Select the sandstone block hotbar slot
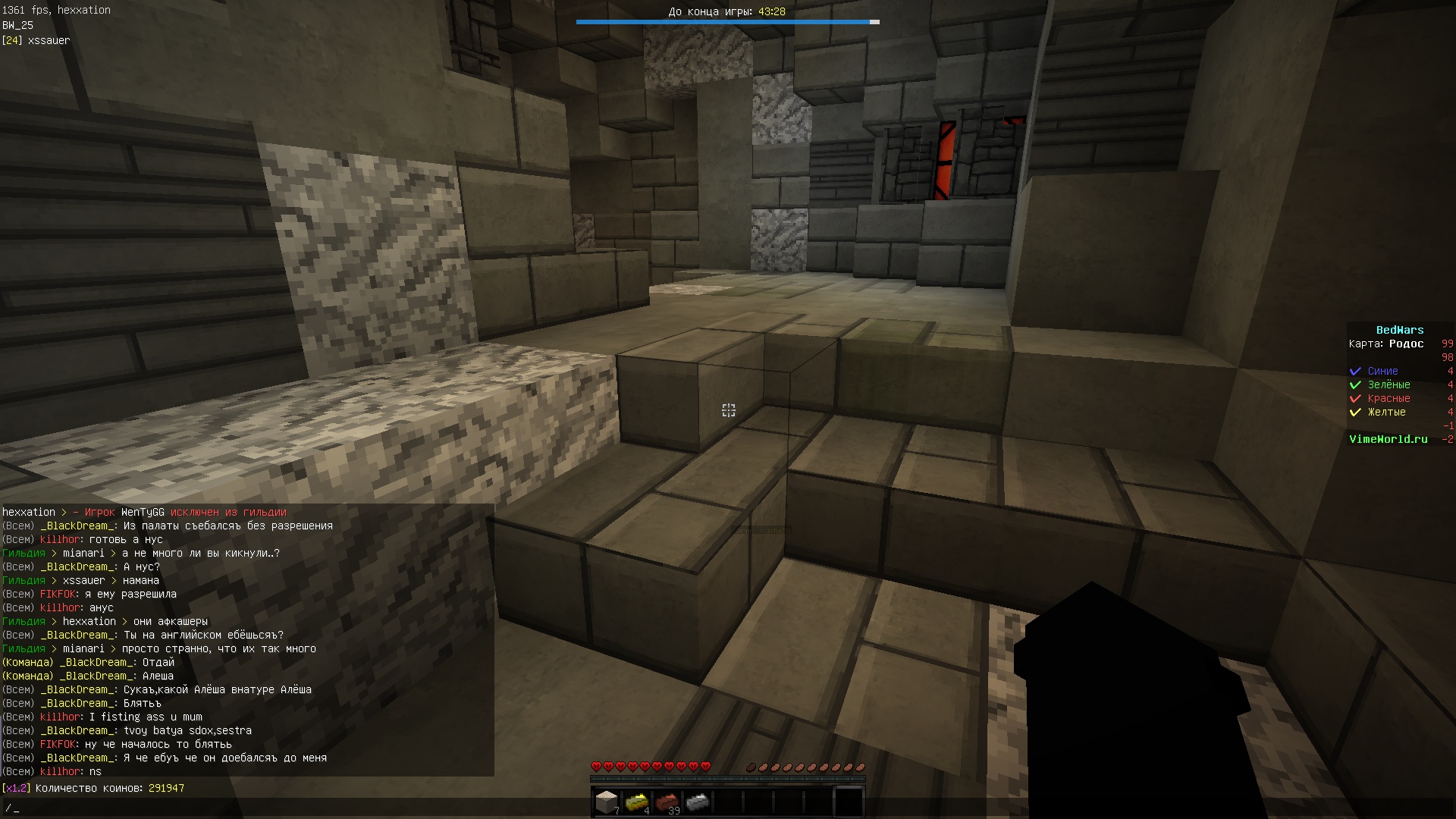Screen dimensions: 1456x819 tap(607, 802)
